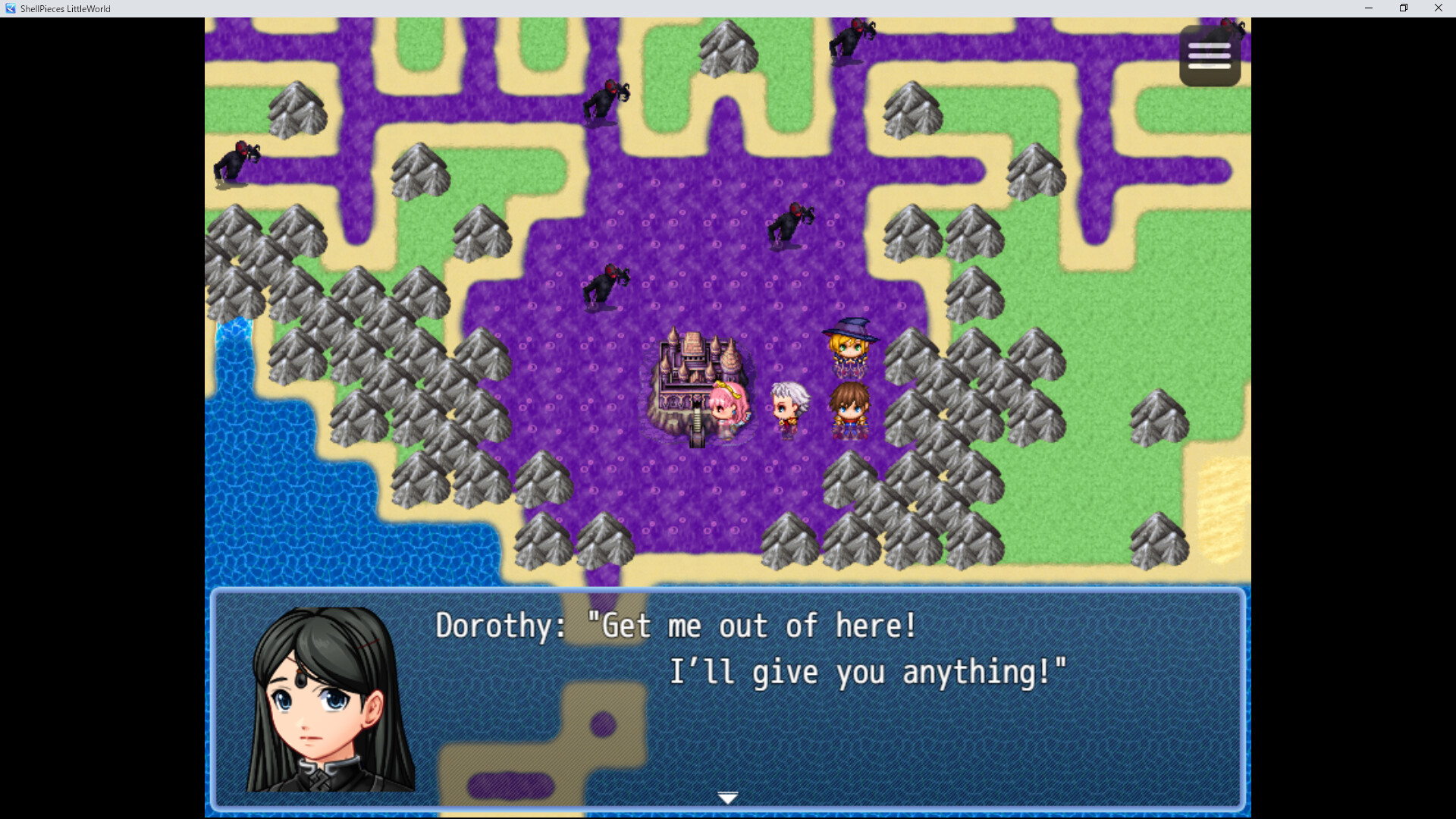
Task: Select the pink-haired heroine sprite
Action: coord(726,406)
